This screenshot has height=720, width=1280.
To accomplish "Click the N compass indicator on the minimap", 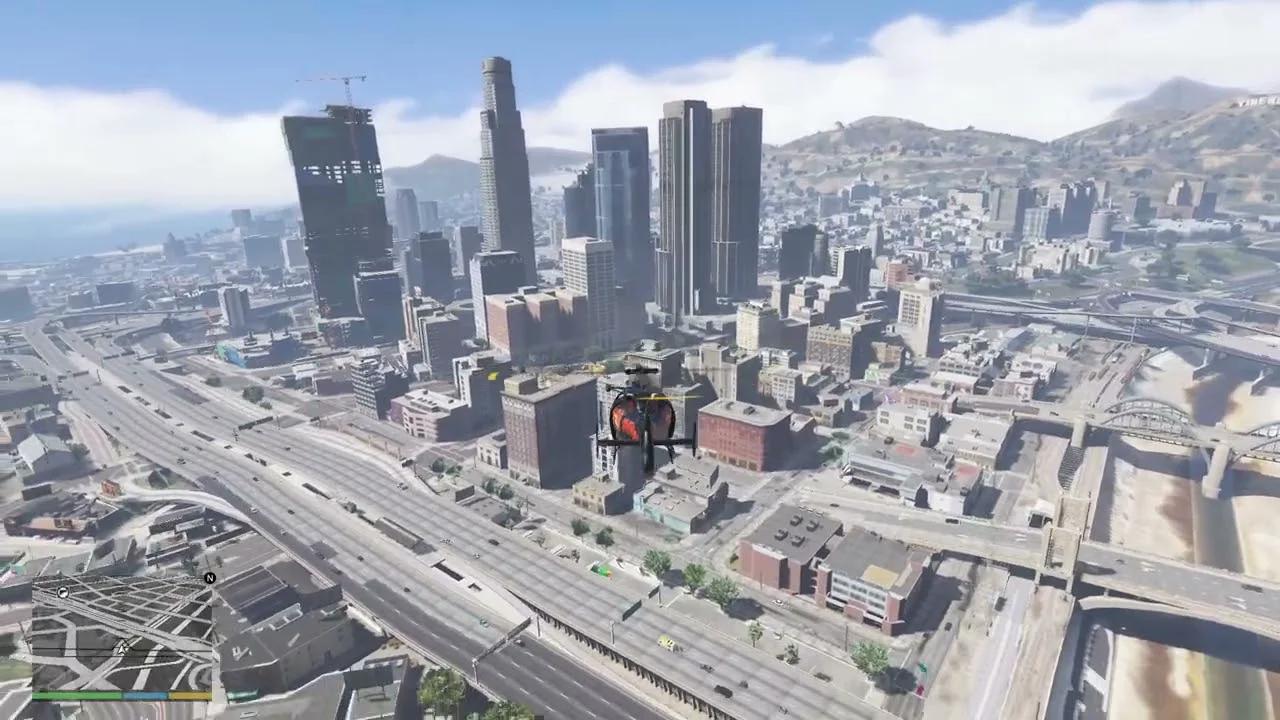I will 210,577.
